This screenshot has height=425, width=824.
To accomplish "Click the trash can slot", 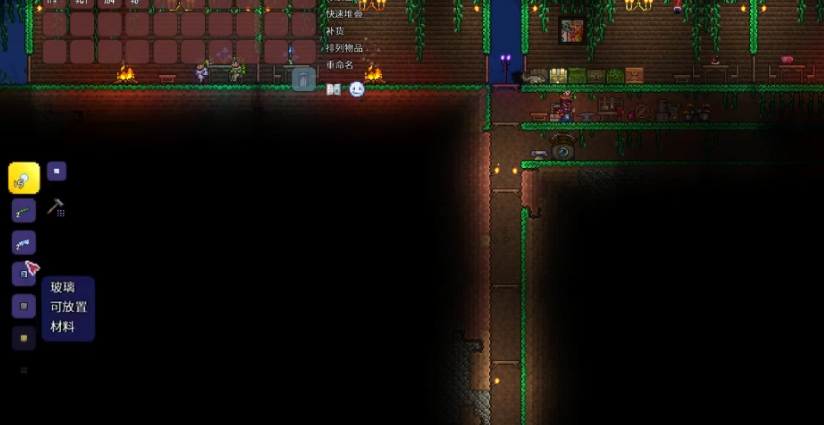I will pyautogui.click(x=303, y=80).
